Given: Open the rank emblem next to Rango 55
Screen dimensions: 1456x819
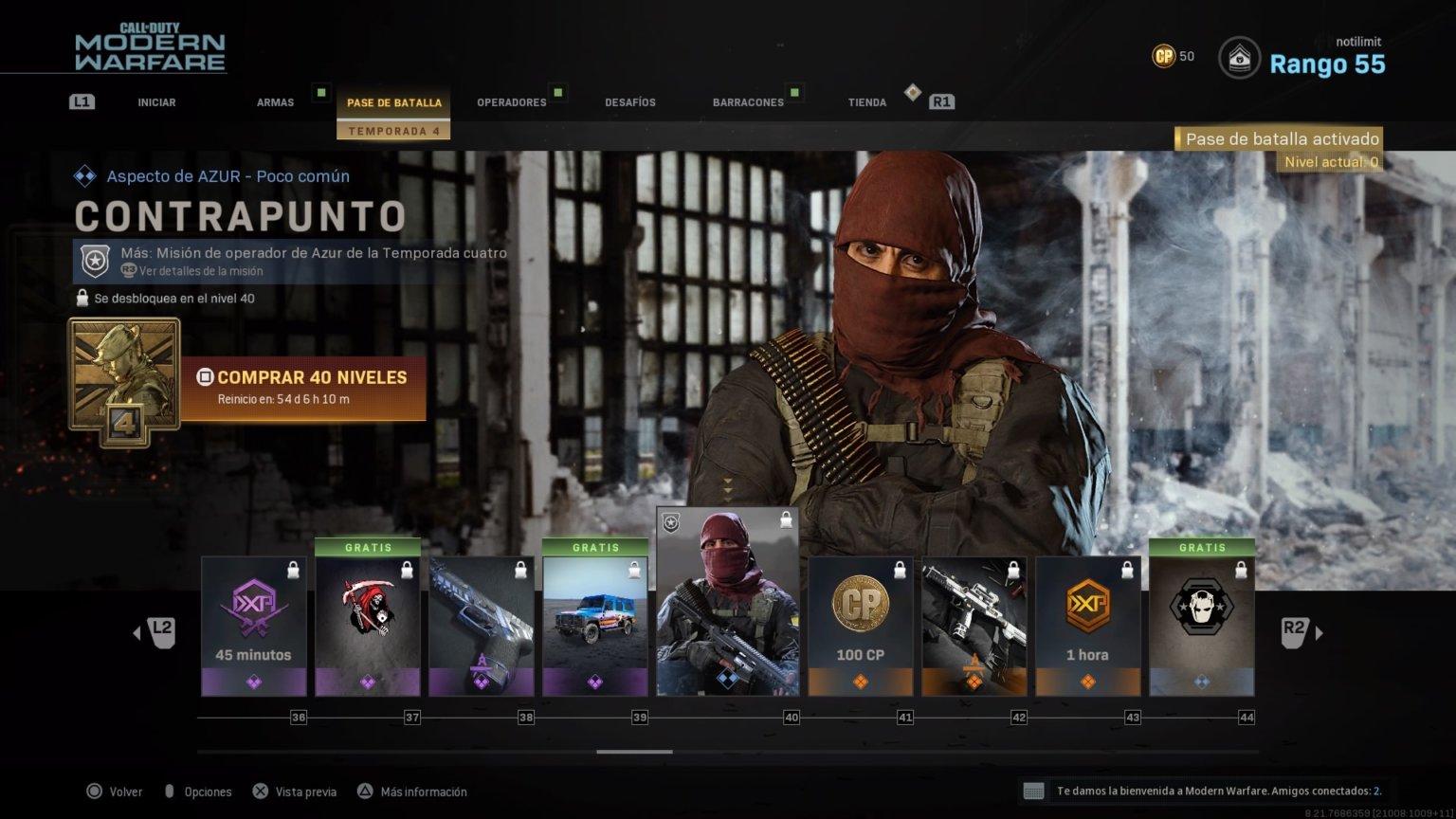Looking at the screenshot, I should pyautogui.click(x=1239, y=57).
